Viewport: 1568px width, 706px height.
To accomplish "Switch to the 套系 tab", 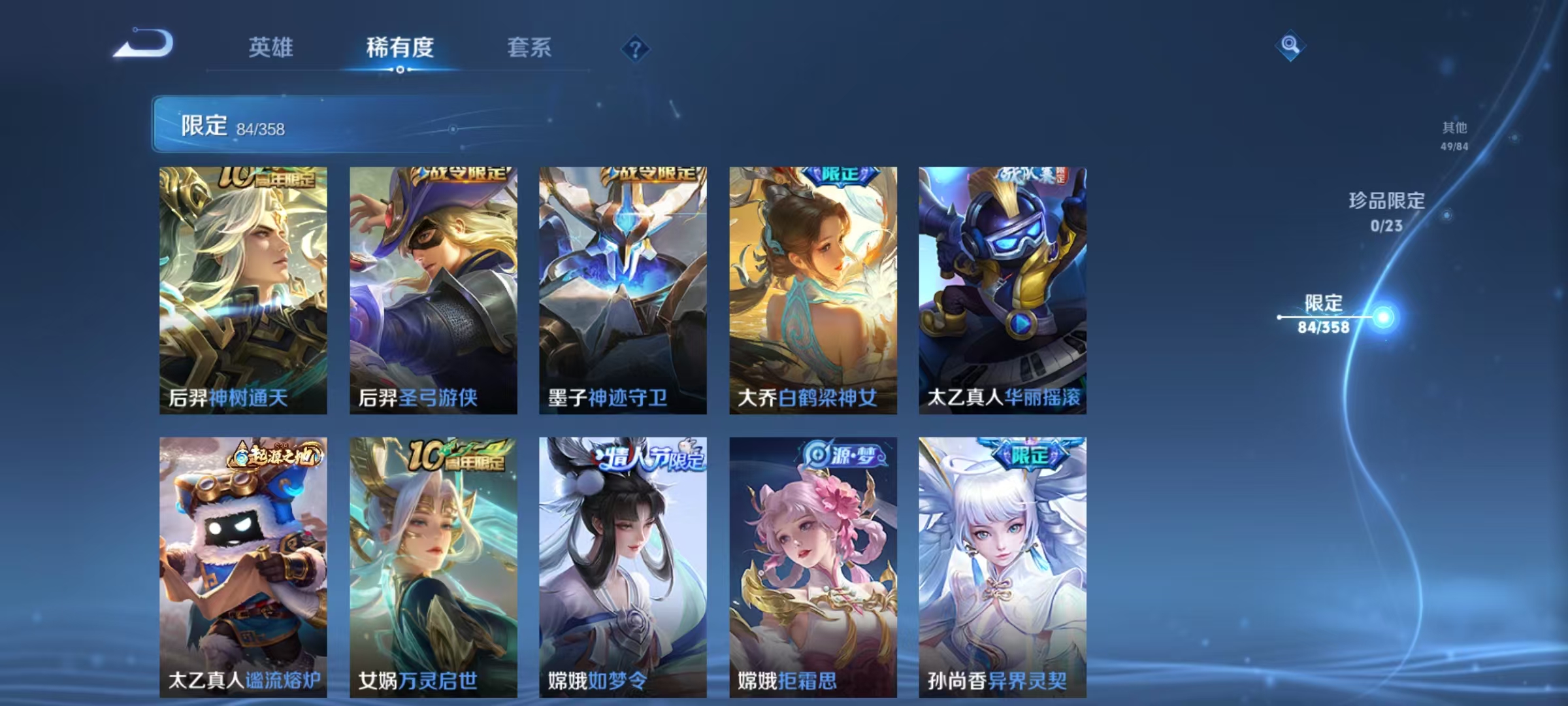I will pos(529,47).
